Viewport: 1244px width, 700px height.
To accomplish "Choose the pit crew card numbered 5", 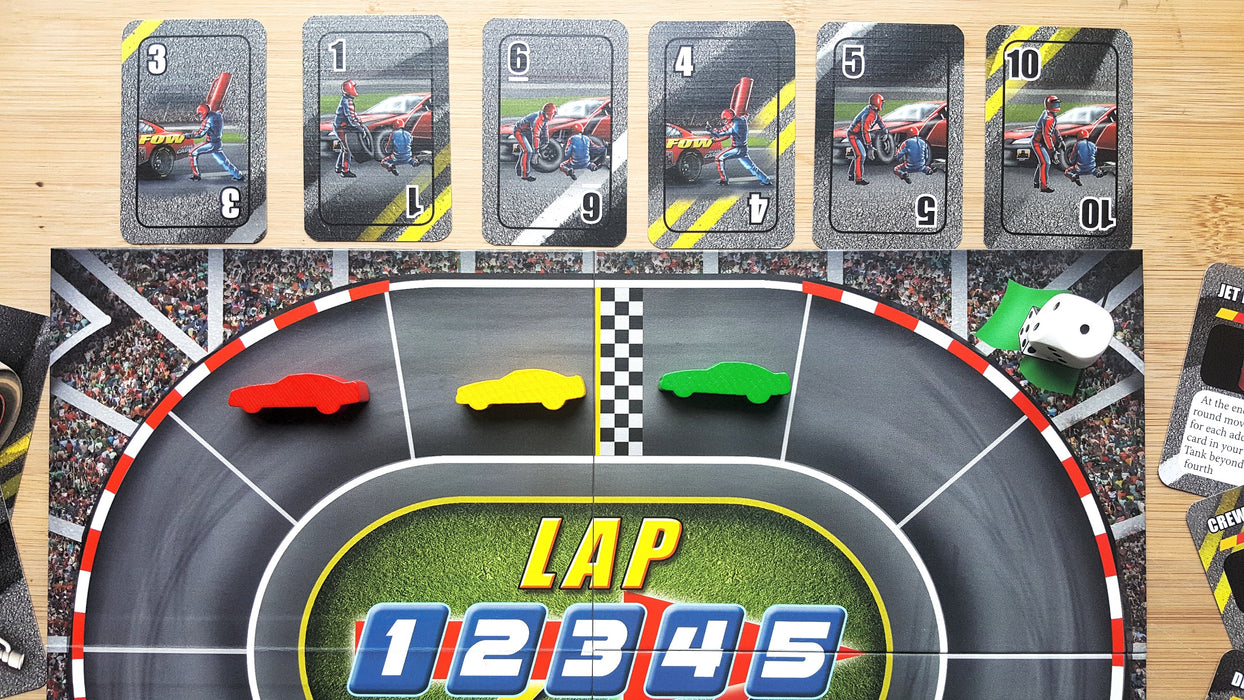I will point(889,135).
